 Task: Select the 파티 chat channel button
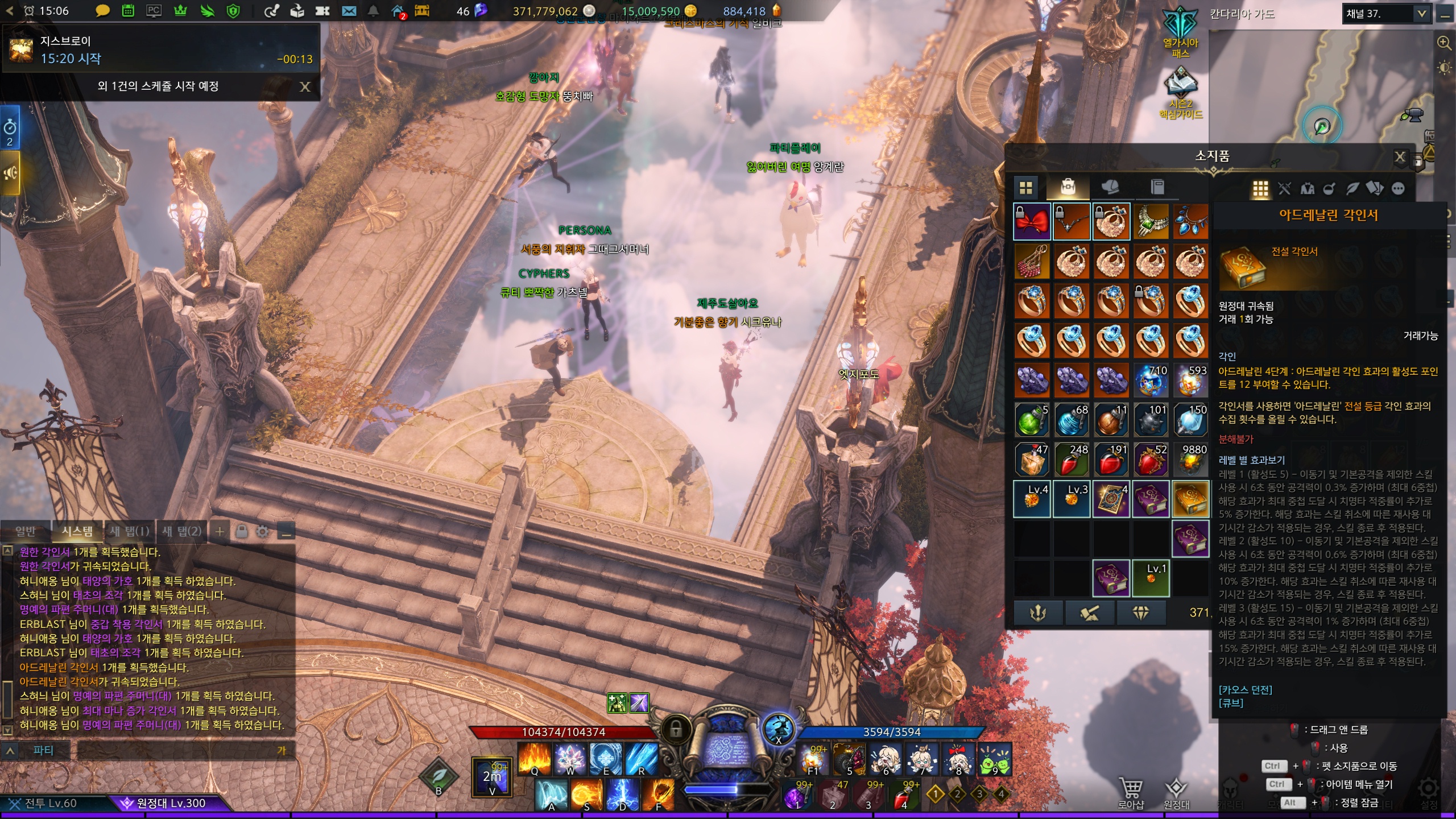(43, 751)
